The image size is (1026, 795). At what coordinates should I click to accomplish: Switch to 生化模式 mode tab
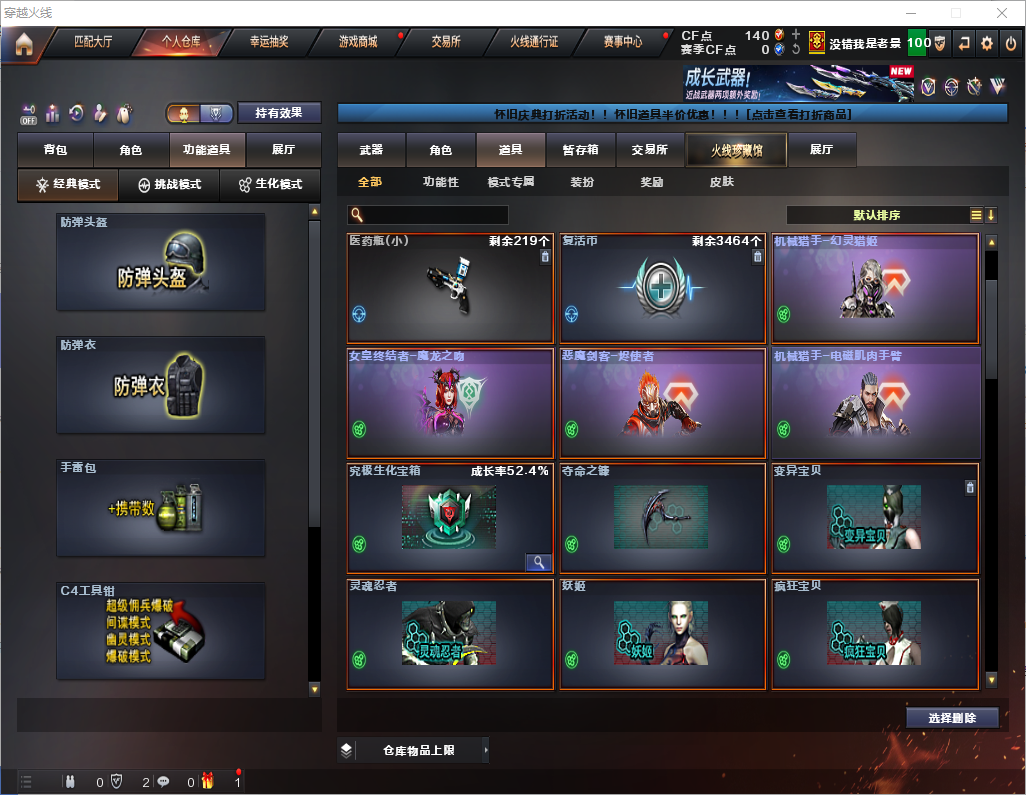pos(271,185)
